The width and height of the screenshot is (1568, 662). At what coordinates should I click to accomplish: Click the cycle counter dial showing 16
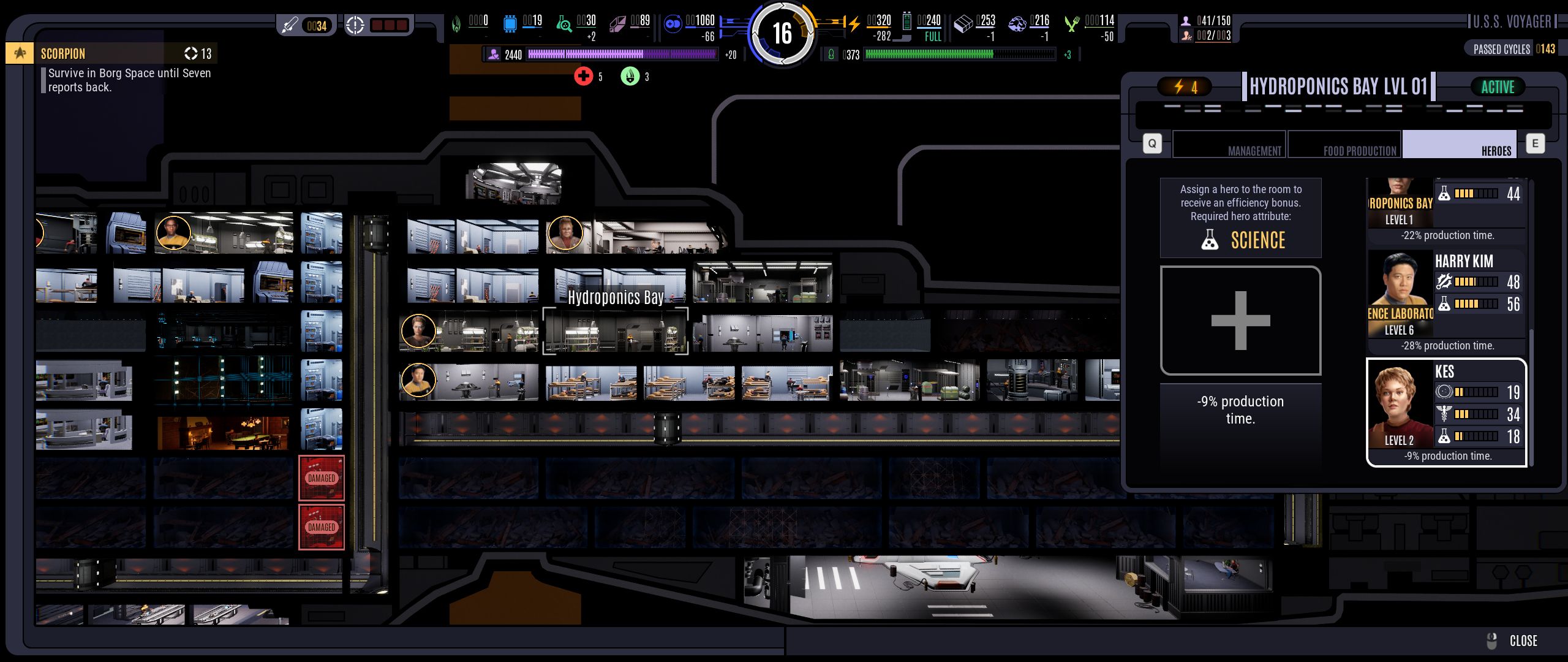click(x=782, y=33)
